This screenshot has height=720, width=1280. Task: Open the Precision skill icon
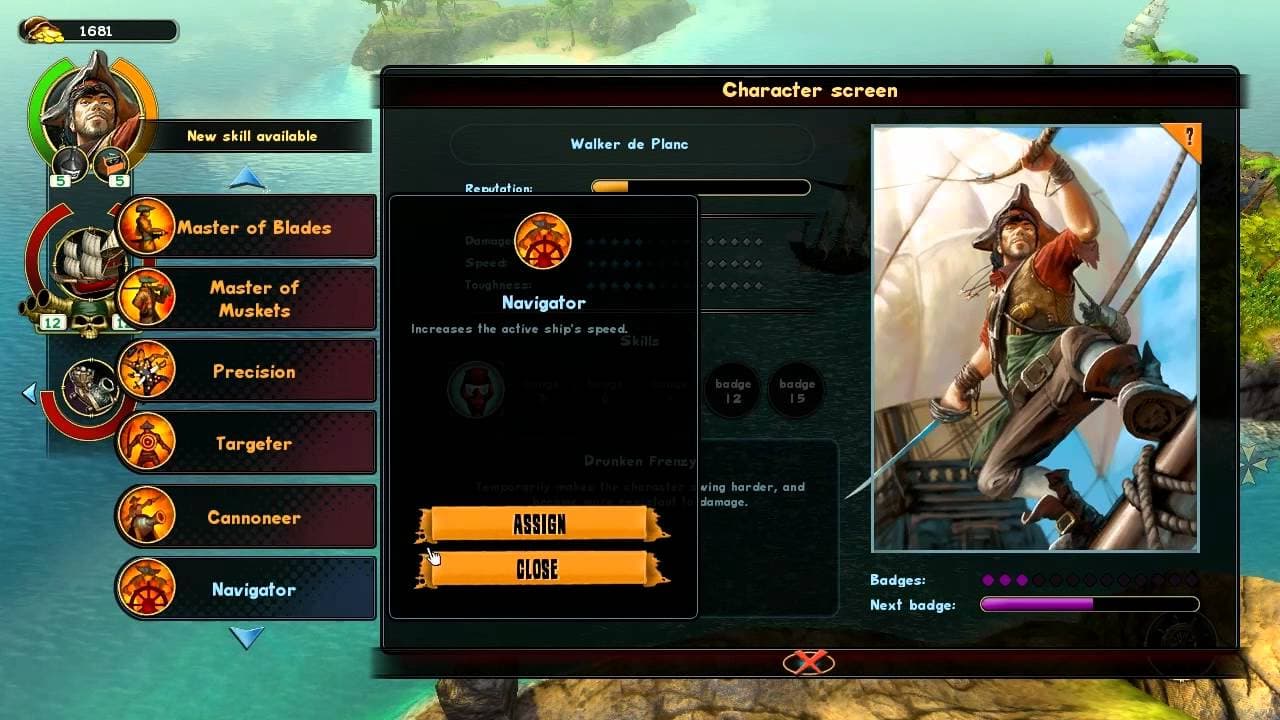point(148,370)
